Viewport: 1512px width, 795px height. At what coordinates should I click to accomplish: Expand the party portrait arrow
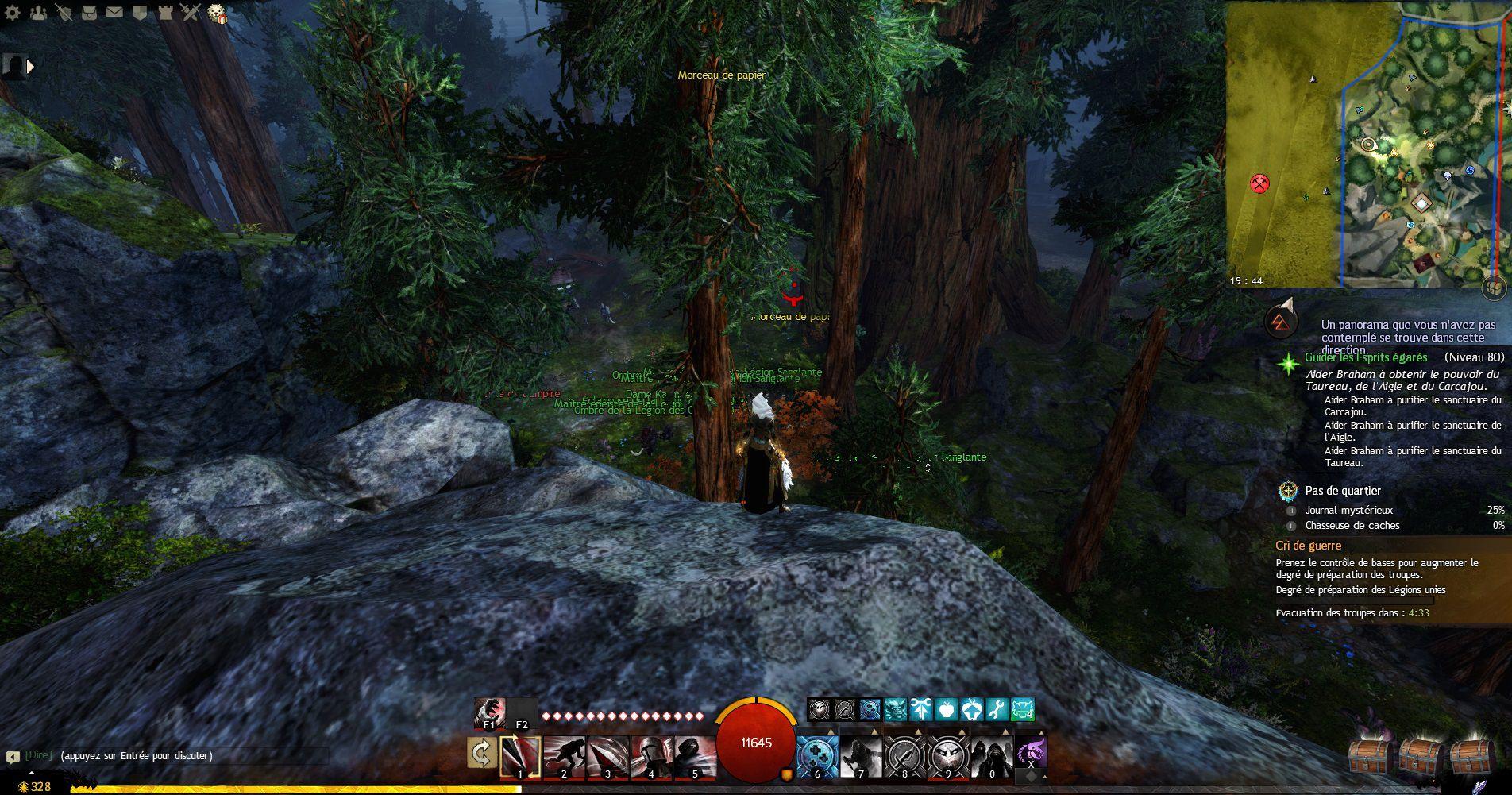point(32,67)
